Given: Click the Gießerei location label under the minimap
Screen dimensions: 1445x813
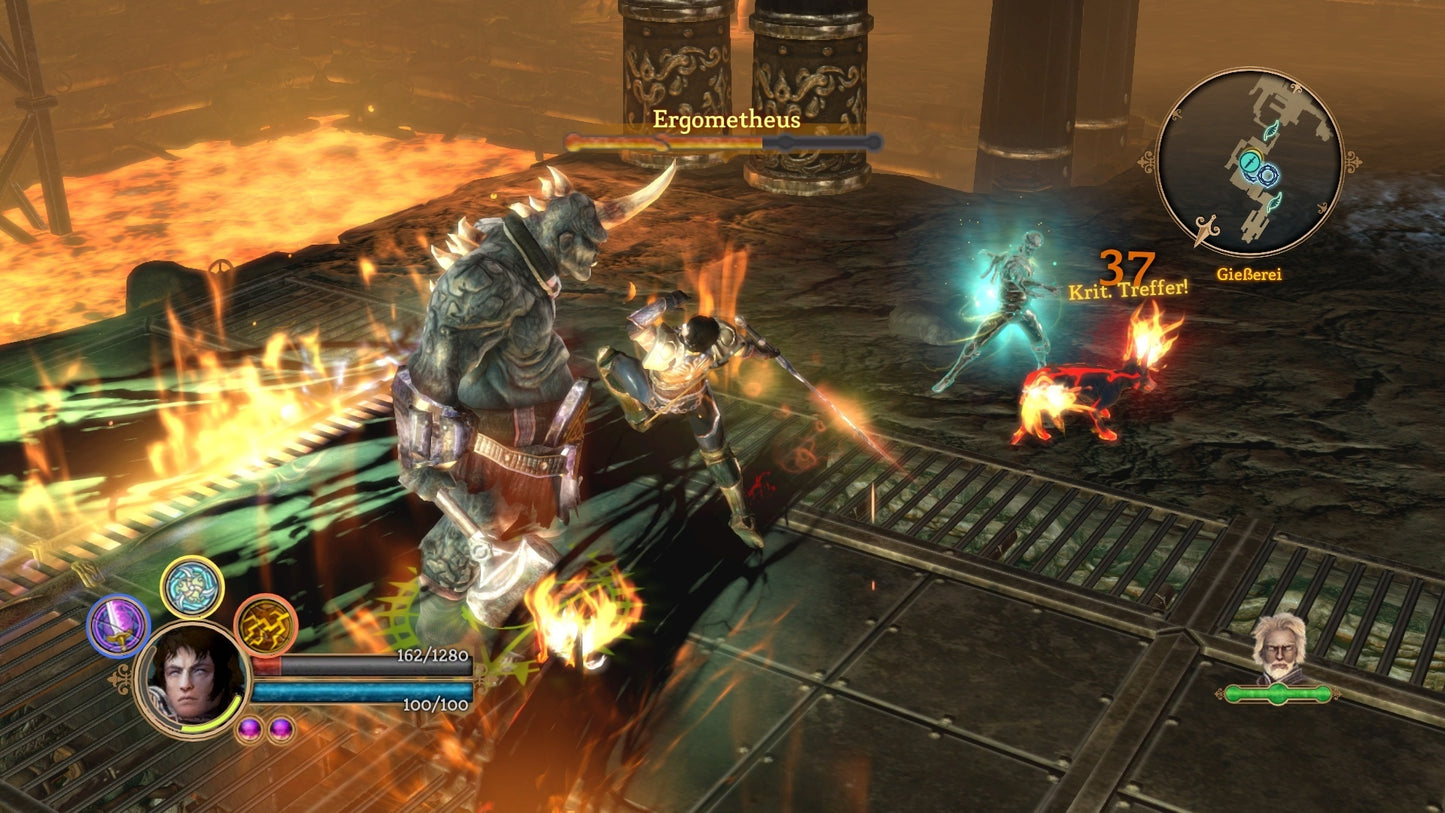Looking at the screenshot, I should point(1250,273).
